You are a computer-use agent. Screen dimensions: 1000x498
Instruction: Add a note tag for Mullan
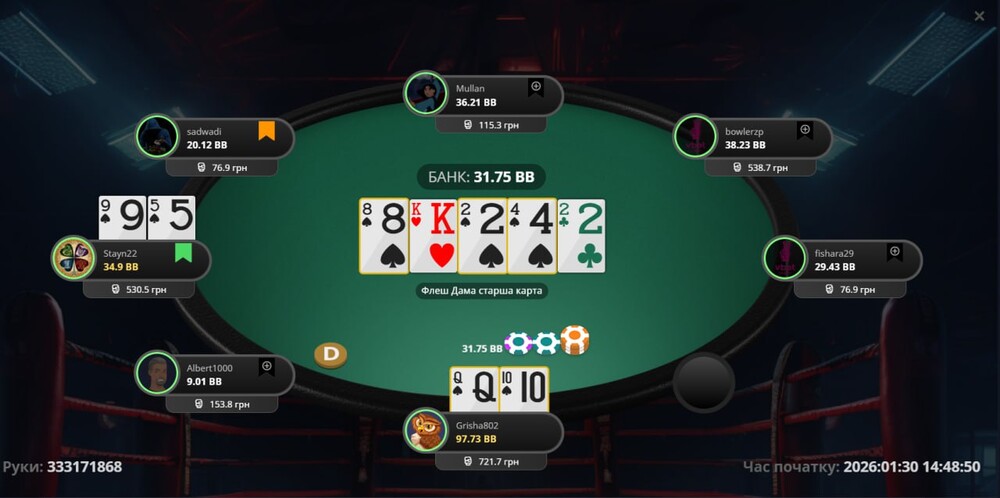(x=536, y=88)
